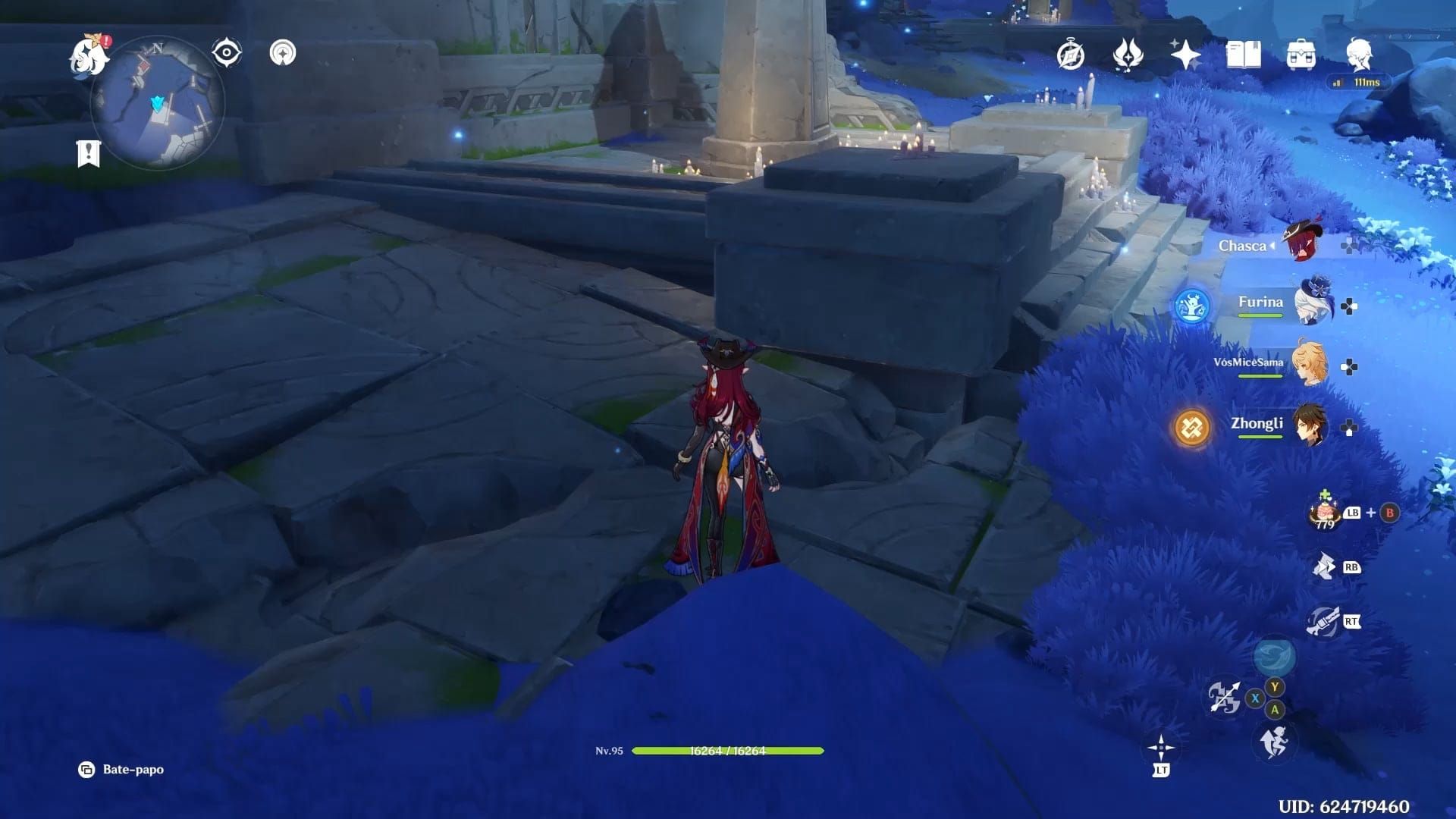Switch to Zhongli in the party

pyautogui.click(x=1310, y=426)
